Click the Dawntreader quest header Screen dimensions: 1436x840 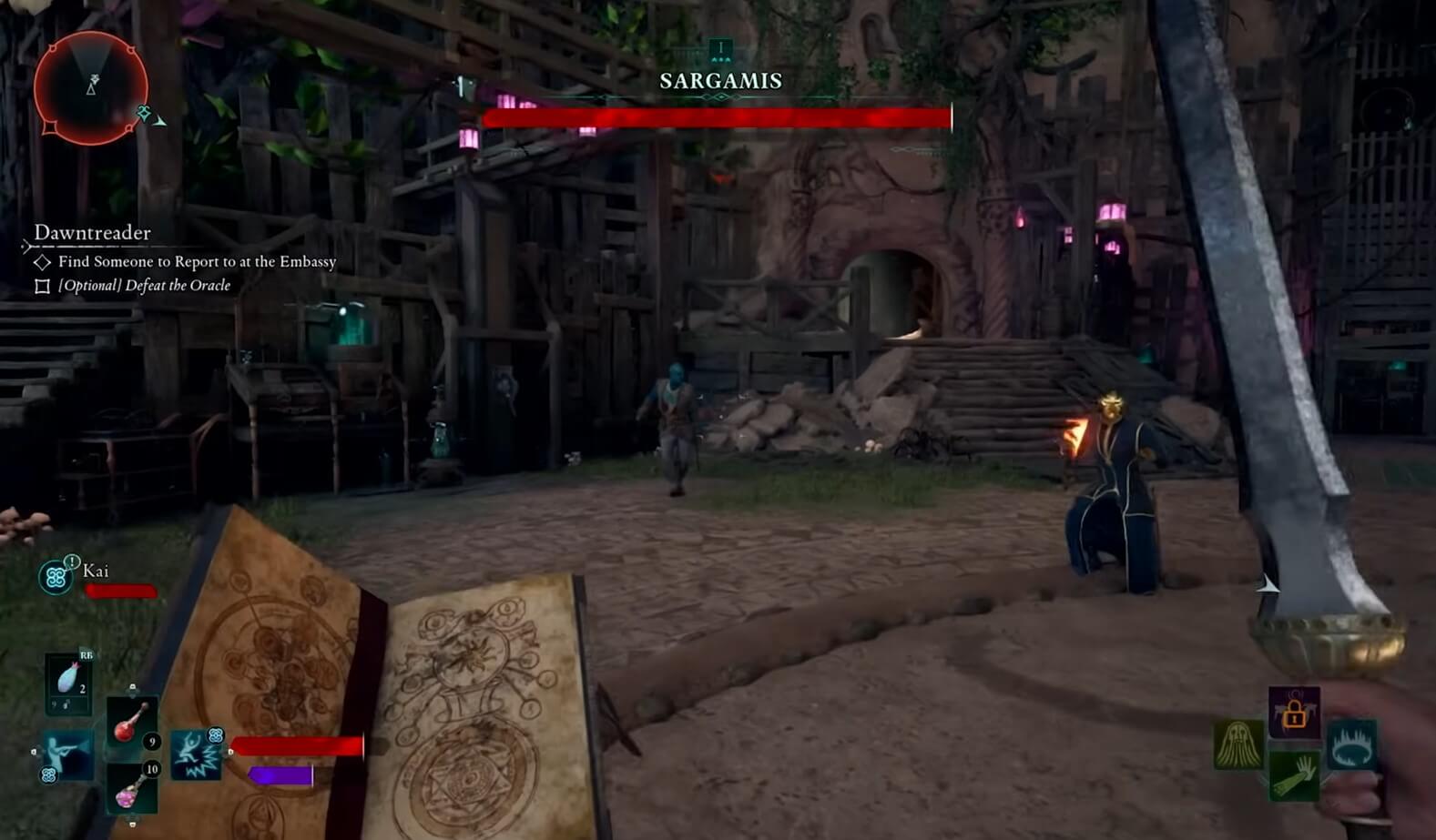tap(92, 233)
